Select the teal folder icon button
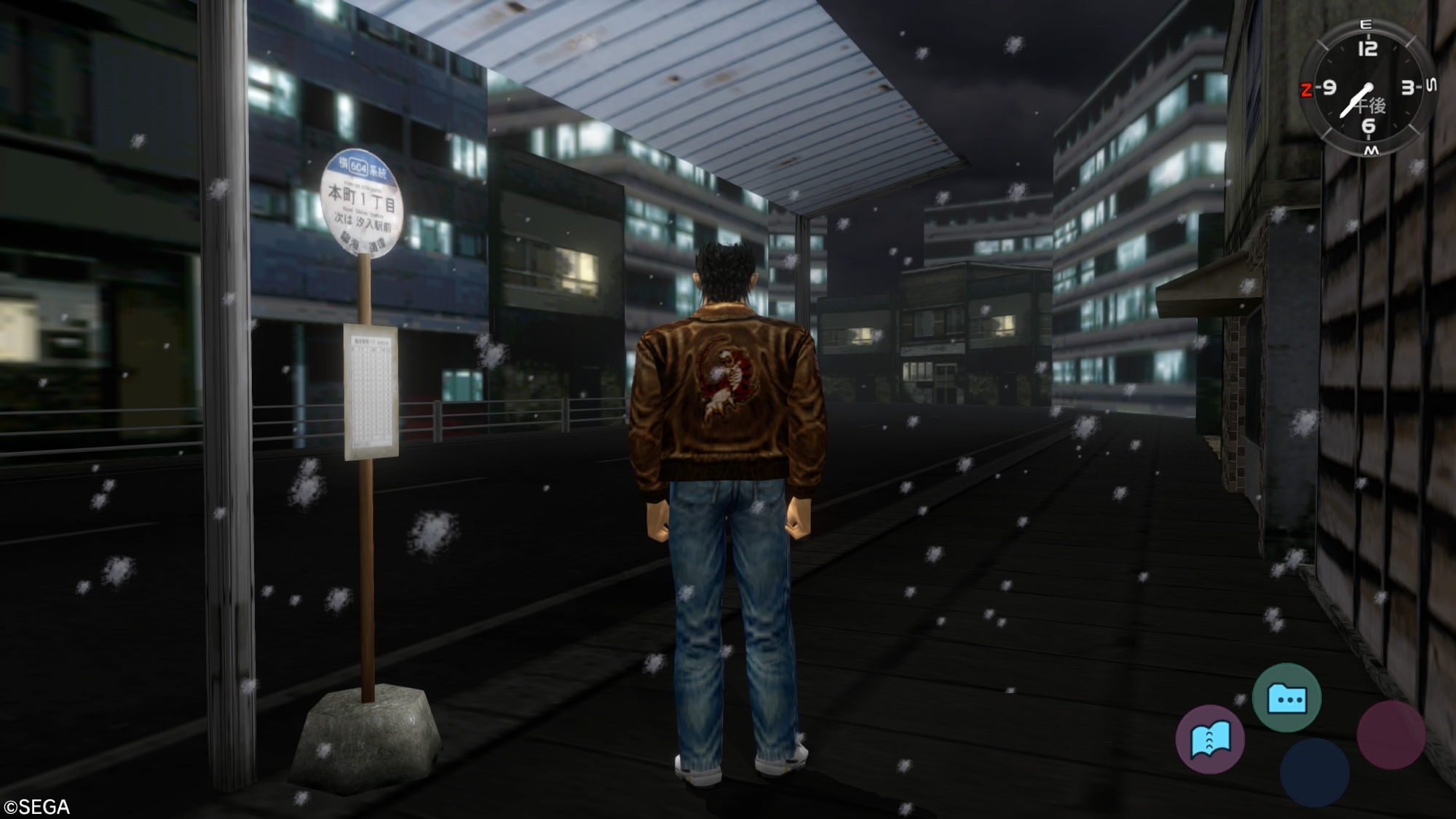Image resolution: width=1456 pixels, height=819 pixels. coord(1286,698)
